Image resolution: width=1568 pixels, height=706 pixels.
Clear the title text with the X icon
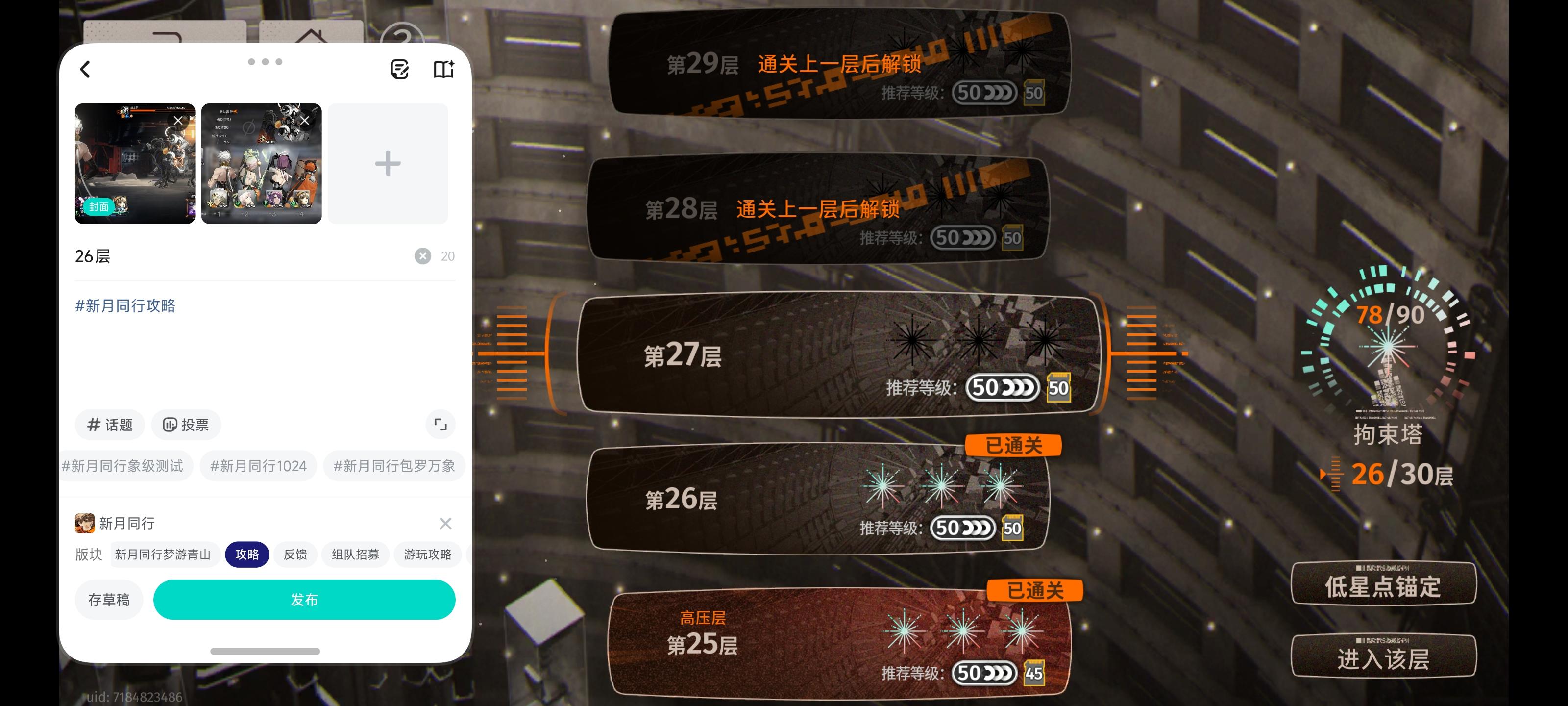[421, 256]
